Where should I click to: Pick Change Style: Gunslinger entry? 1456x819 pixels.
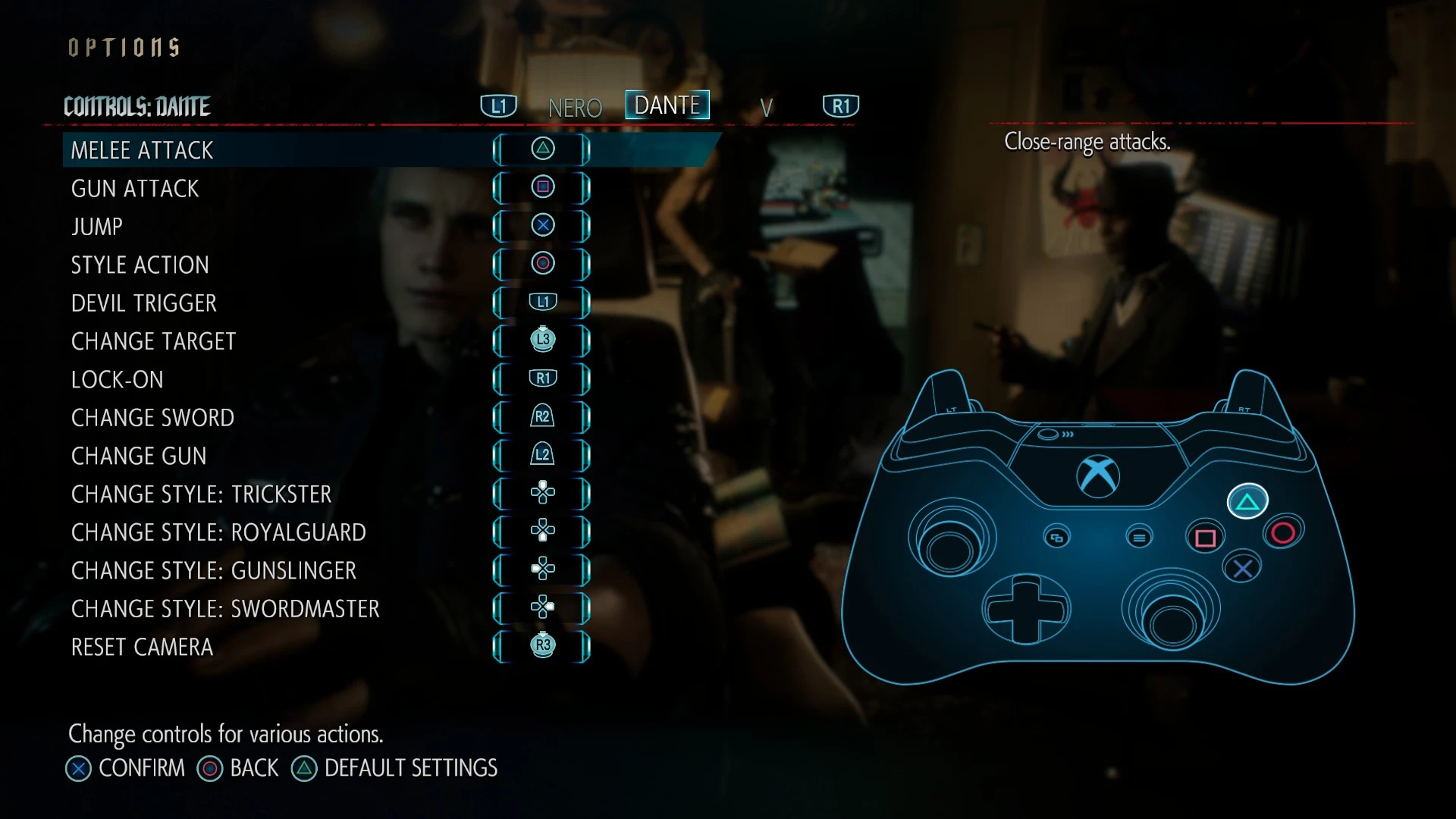pos(214,570)
